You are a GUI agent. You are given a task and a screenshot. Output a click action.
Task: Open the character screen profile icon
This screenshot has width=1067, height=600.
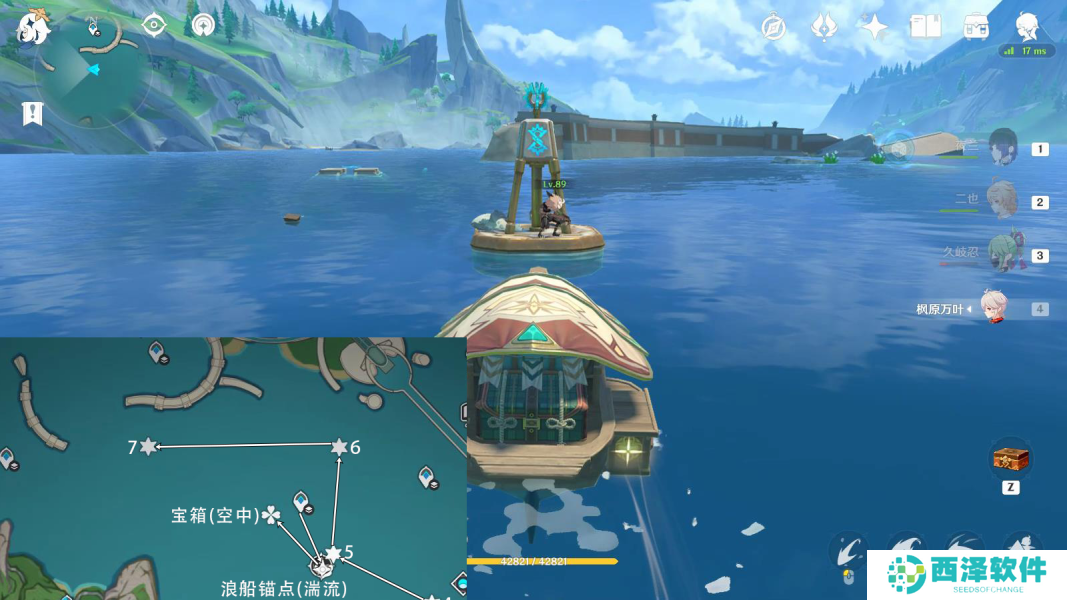coord(1027,27)
